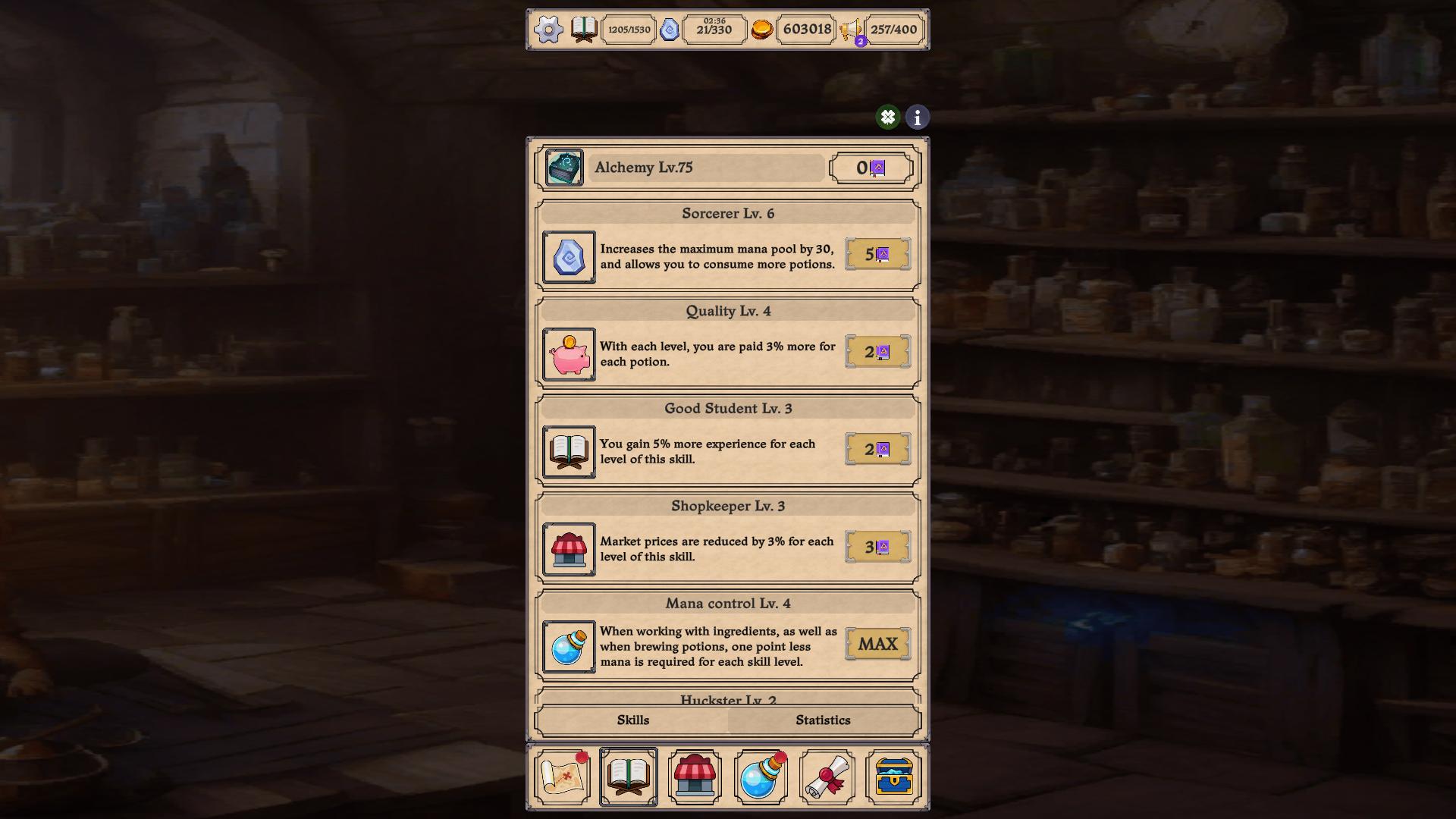Toggle the green clover button above the panel

[x=889, y=117]
